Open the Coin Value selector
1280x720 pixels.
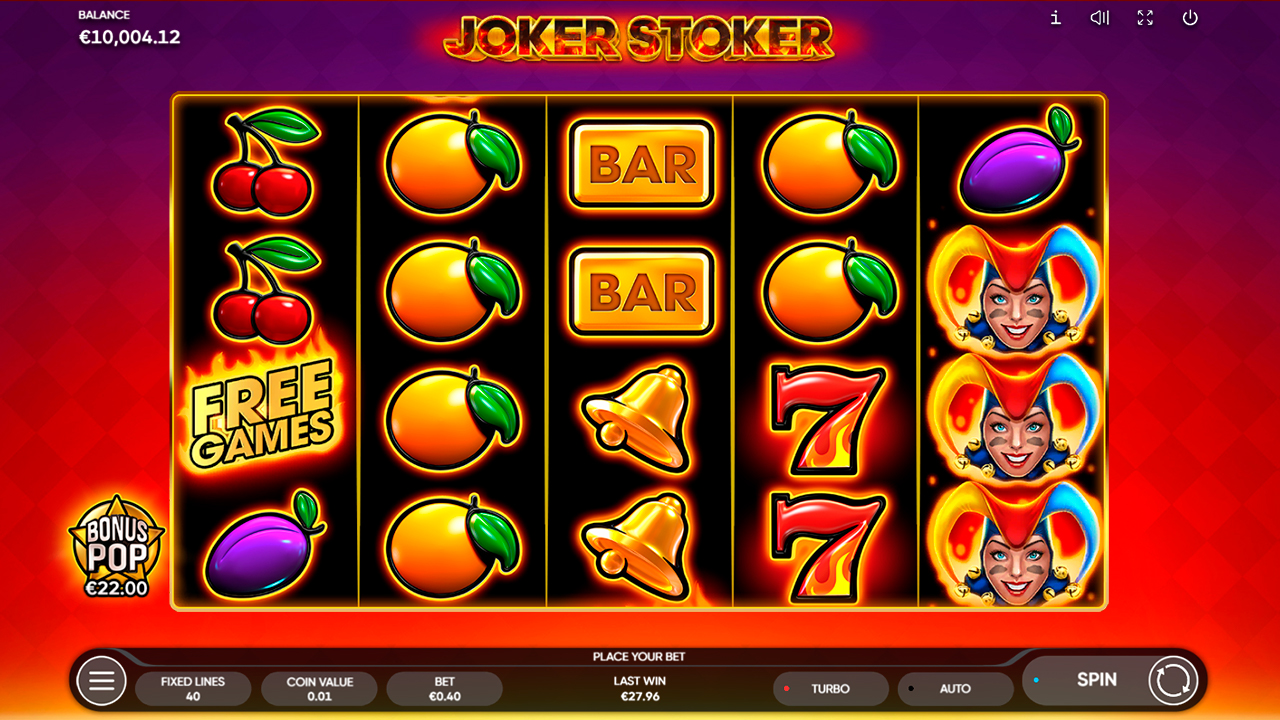319,688
